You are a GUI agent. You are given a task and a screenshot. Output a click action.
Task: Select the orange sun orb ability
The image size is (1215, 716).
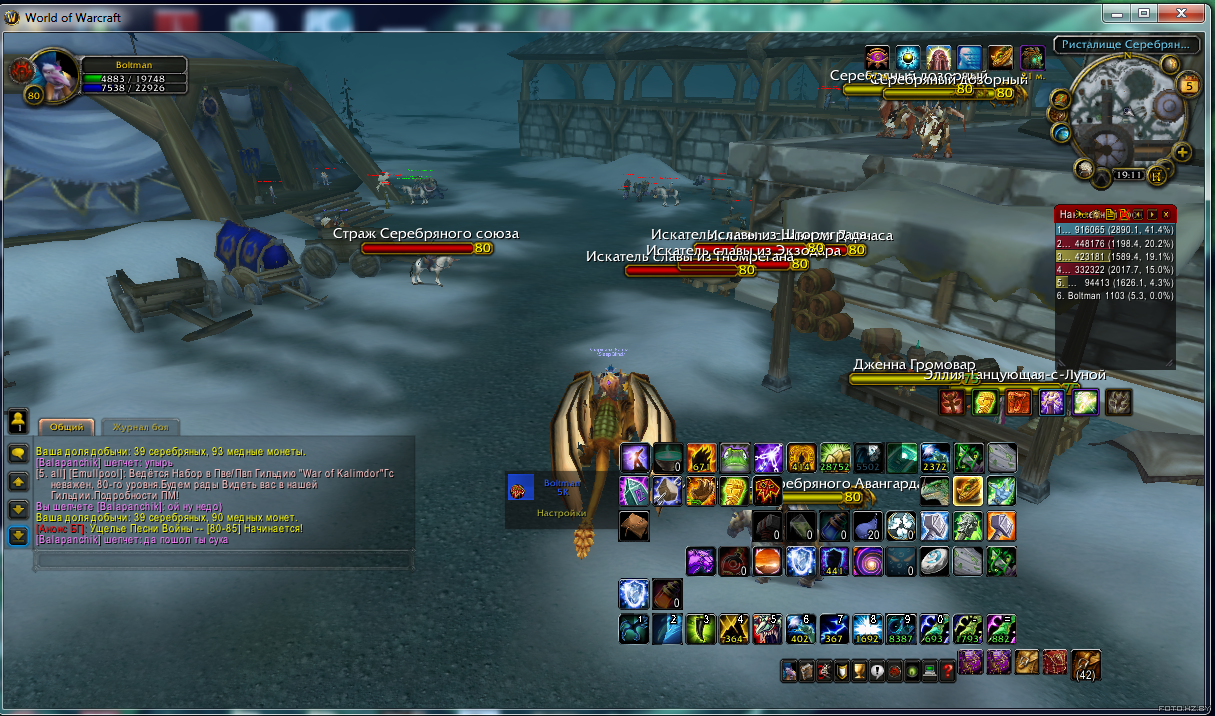pos(767,560)
